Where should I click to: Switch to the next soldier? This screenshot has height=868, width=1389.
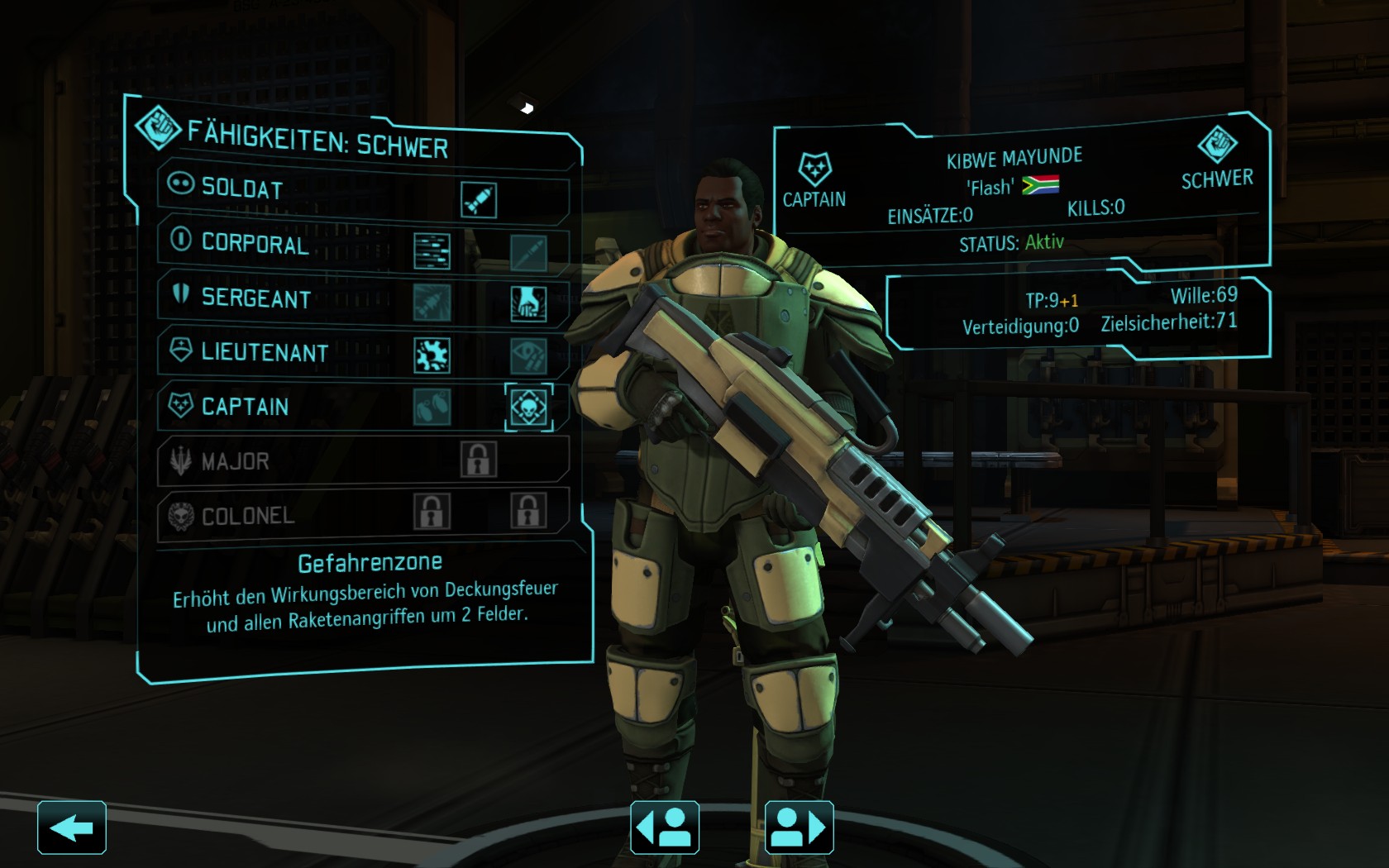(800, 827)
